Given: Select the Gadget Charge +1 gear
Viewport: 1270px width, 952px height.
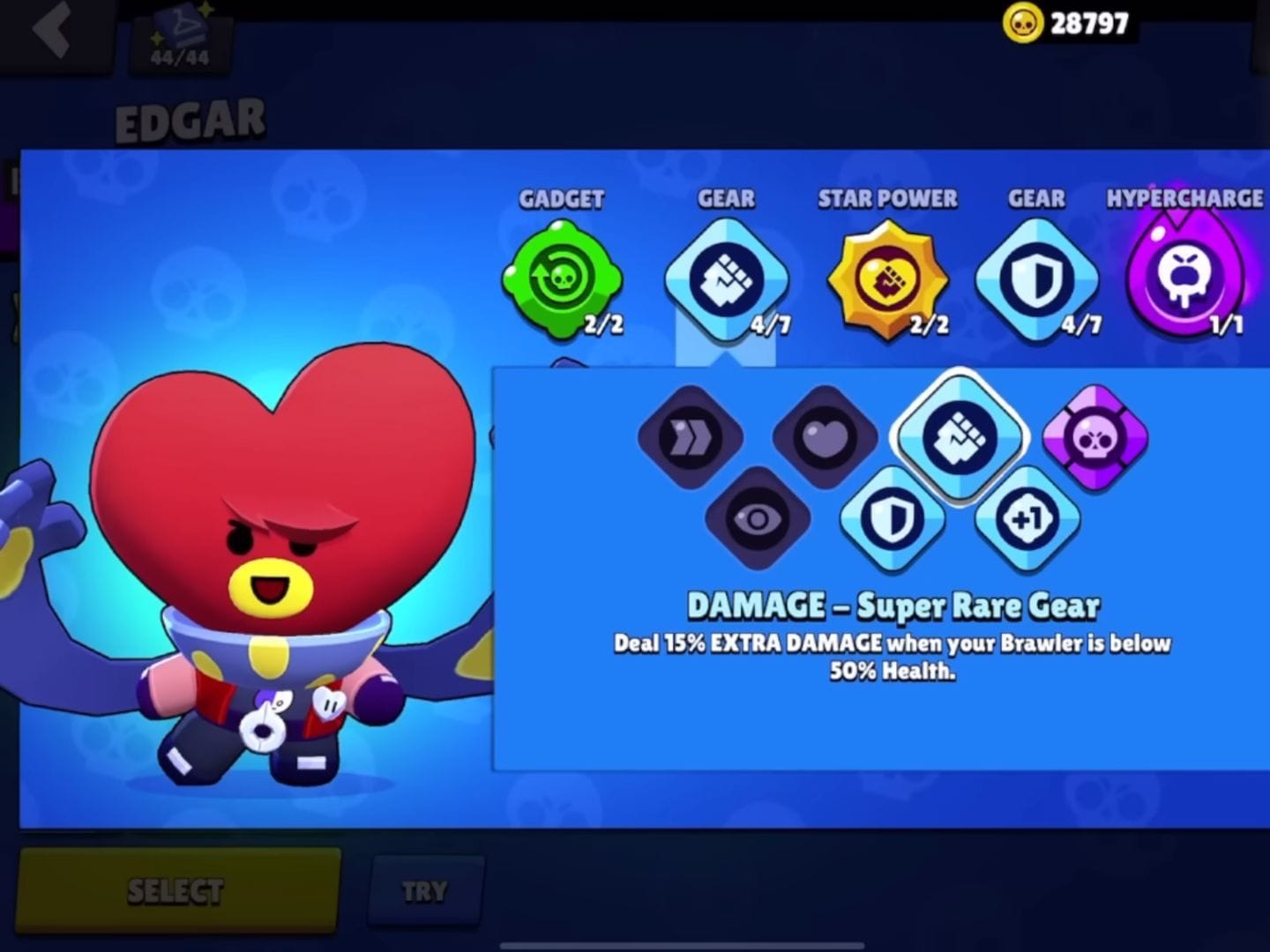Looking at the screenshot, I should [1027, 520].
